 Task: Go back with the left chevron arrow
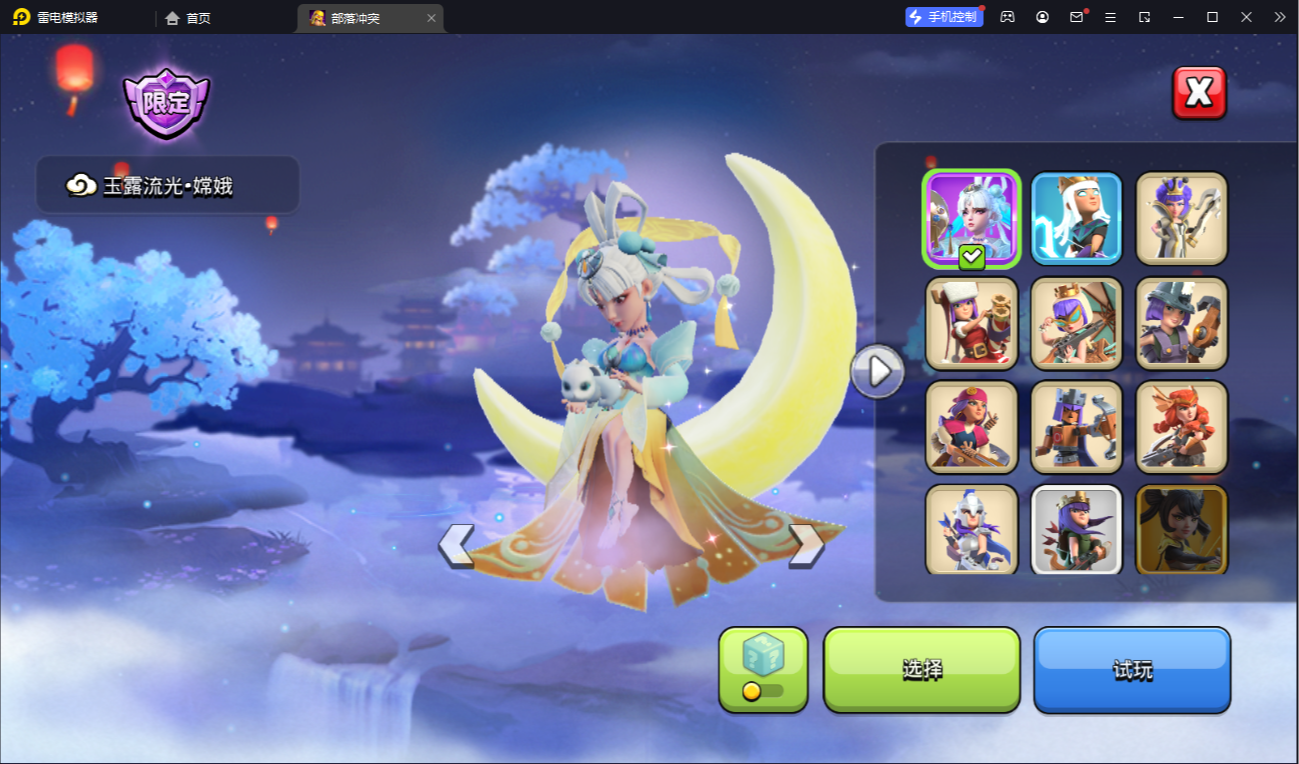click(456, 545)
